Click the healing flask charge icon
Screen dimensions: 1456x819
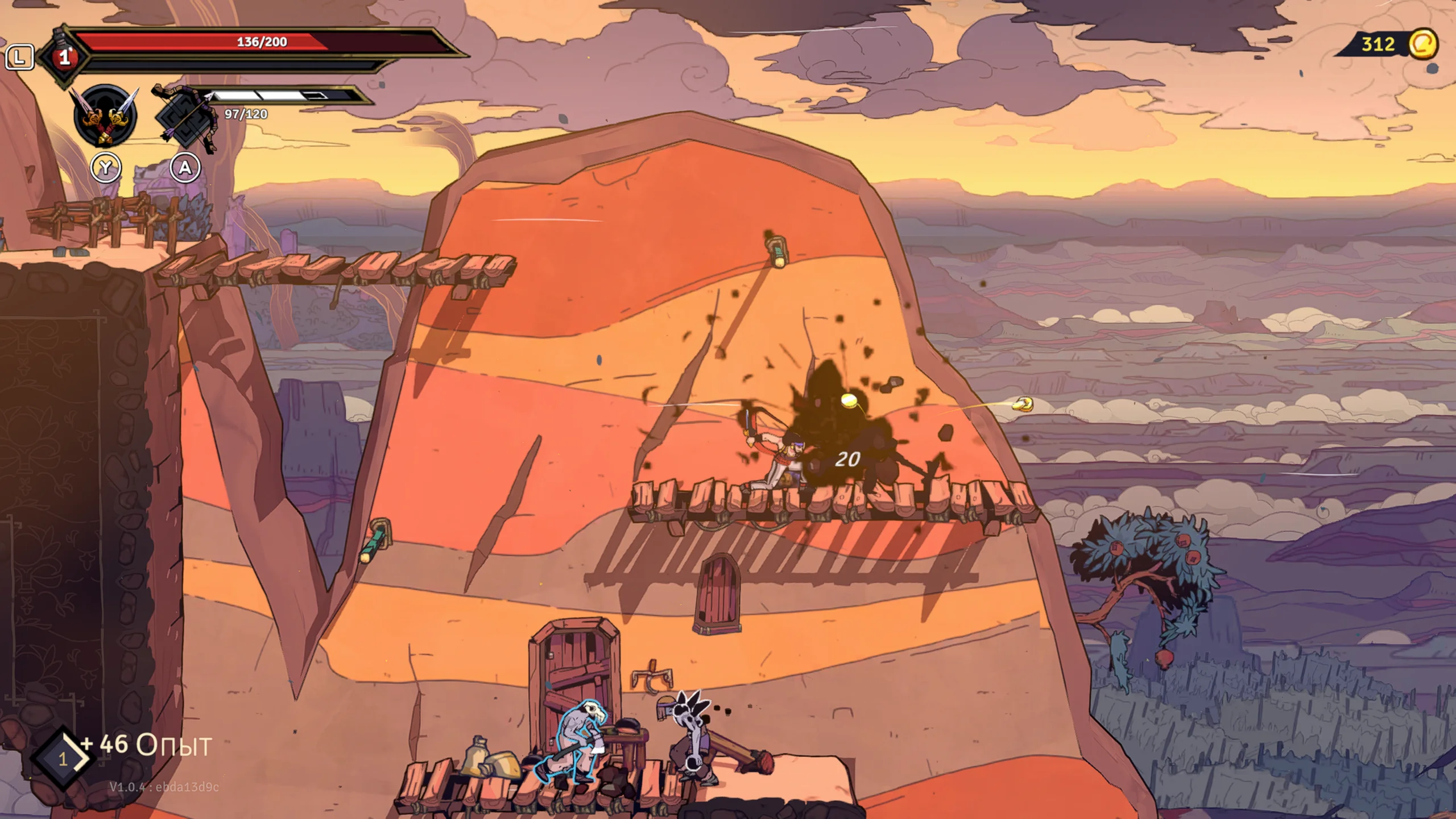64,57
